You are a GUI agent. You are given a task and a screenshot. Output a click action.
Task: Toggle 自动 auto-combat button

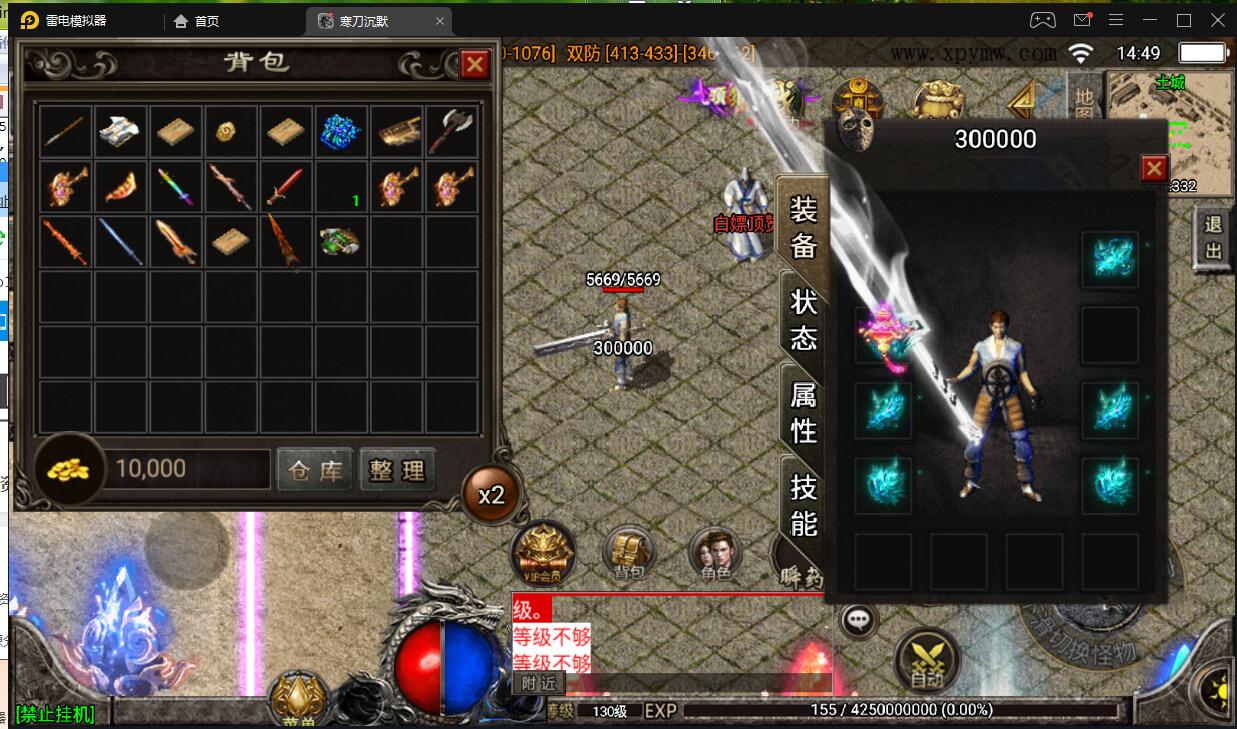927,658
